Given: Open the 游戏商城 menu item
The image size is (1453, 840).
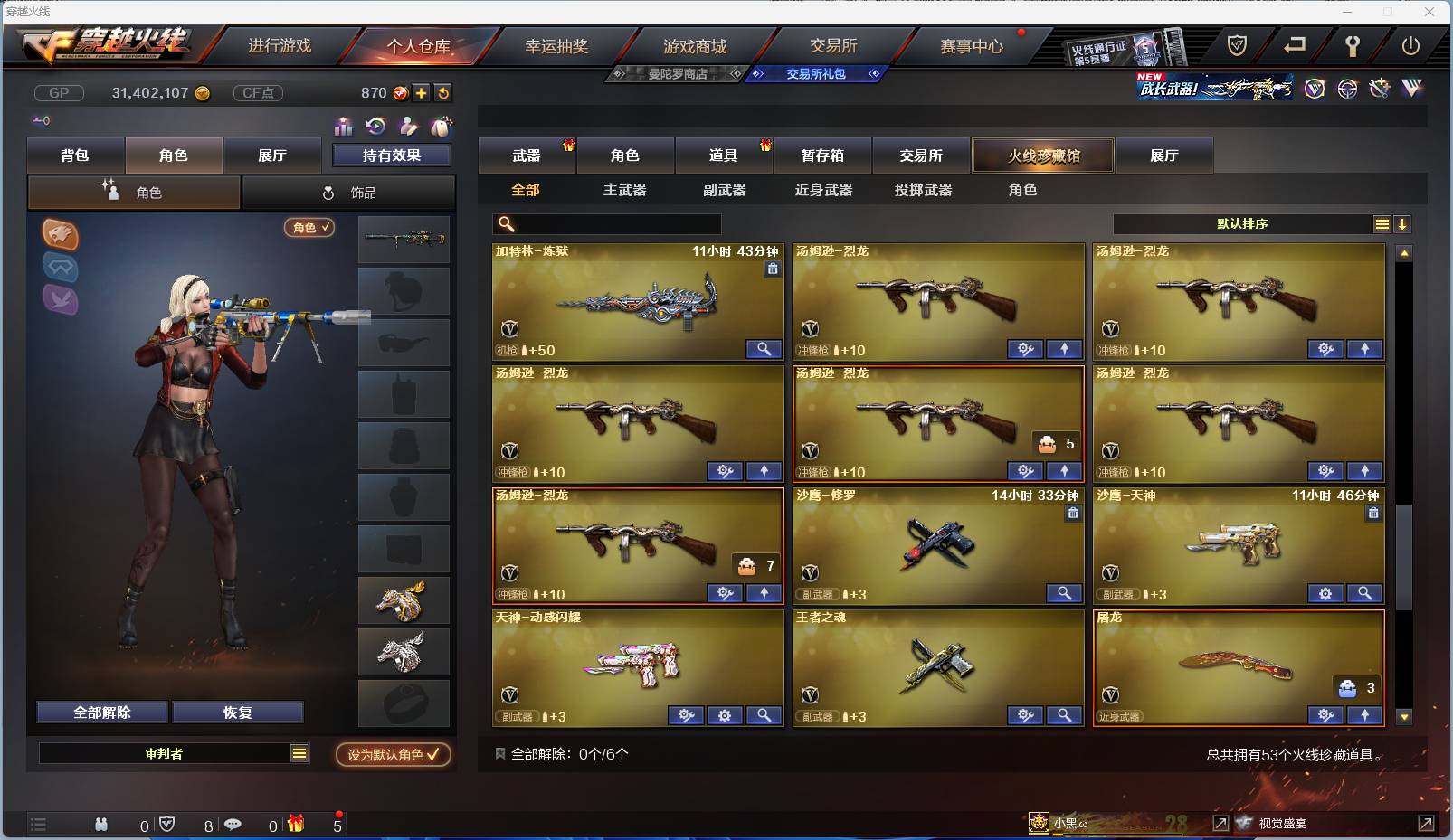Looking at the screenshot, I should click(697, 45).
